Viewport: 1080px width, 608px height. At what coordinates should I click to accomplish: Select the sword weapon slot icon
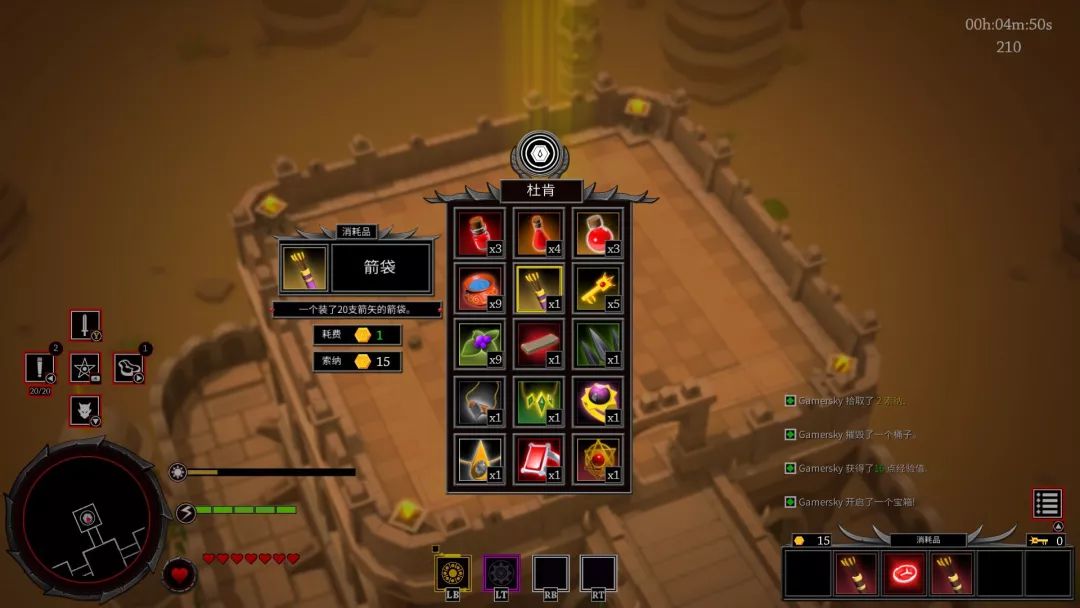click(x=85, y=325)
